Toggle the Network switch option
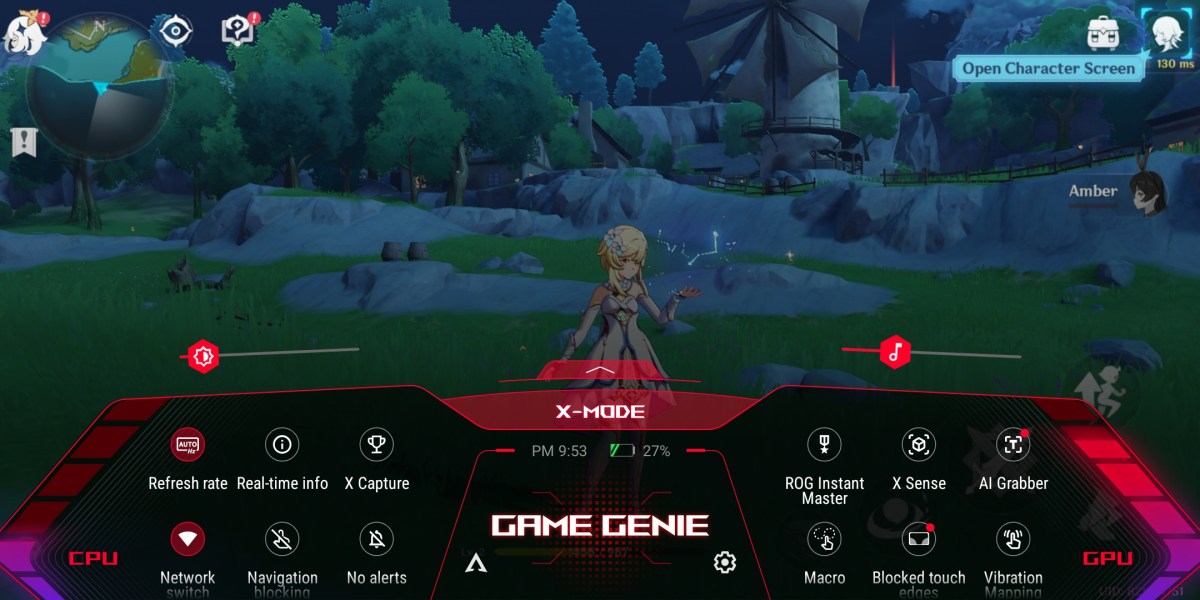Screen dimensions: 1200x600 [x=188, y=539]
